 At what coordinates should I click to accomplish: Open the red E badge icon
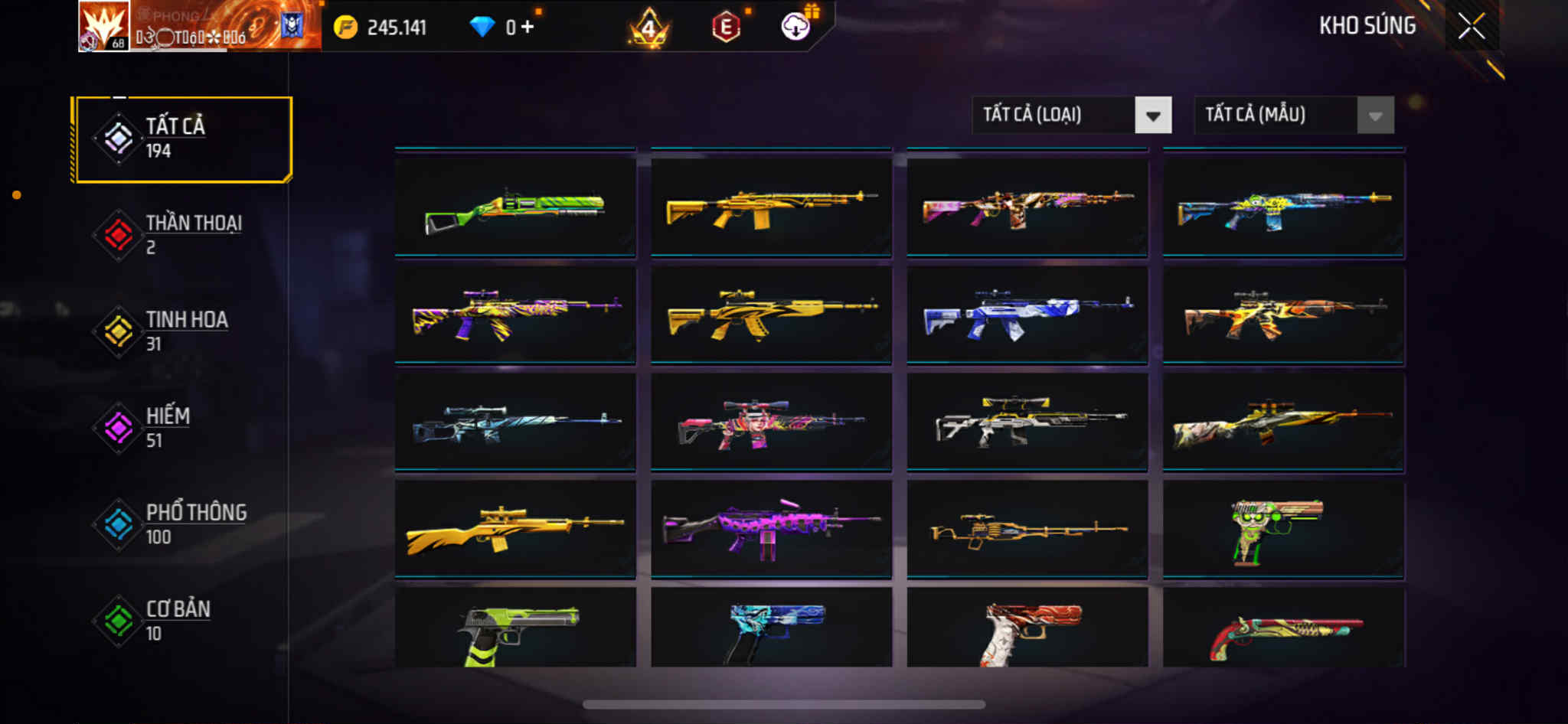tap(726, 28)
